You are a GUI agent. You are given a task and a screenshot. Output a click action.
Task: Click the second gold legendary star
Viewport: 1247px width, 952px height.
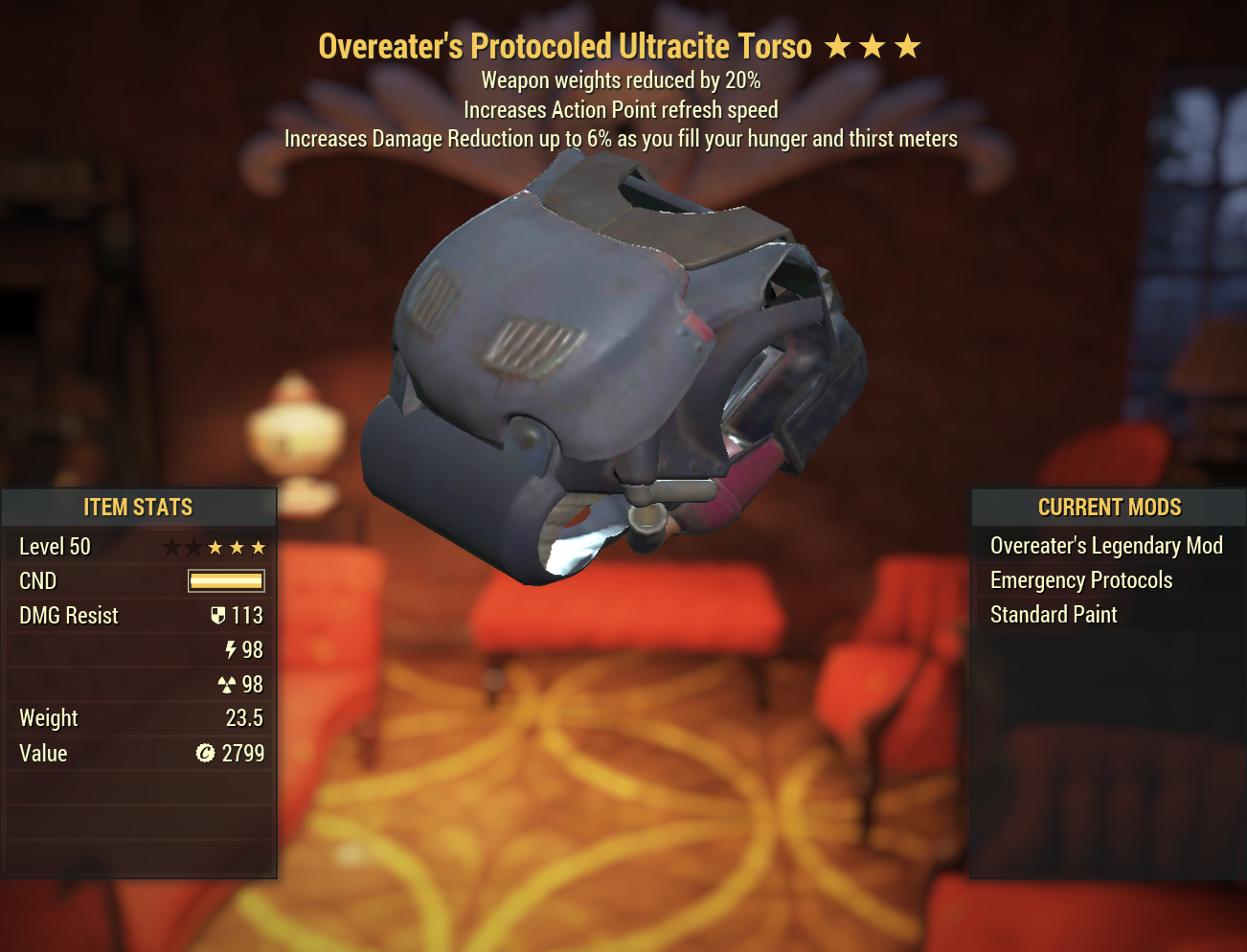237,547
